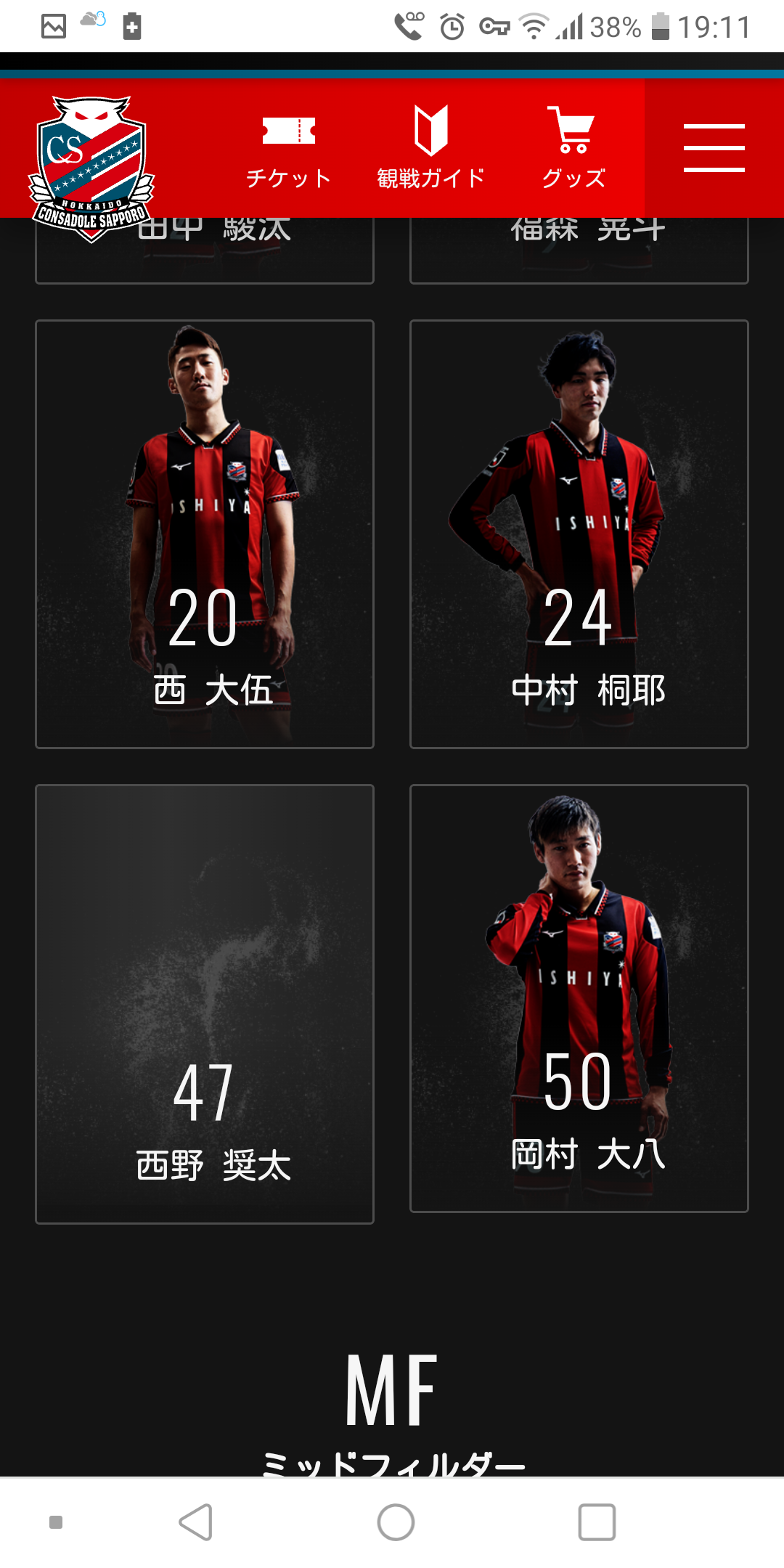Choose player card number 47 西野 奨太
This screenshot has width=784, height=1568.
tap(205, 1004)
